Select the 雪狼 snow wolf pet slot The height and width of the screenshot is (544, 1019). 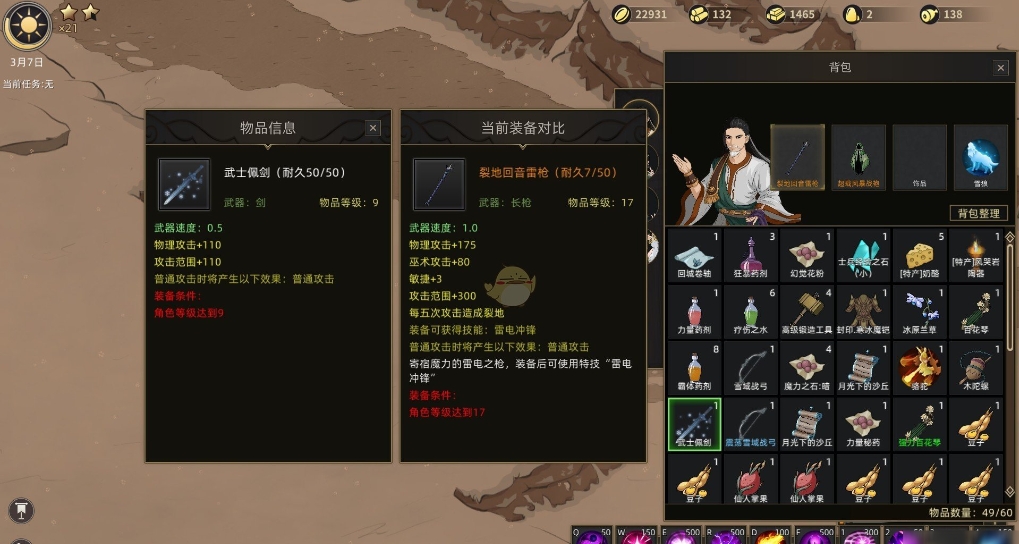tap(980, 157)
